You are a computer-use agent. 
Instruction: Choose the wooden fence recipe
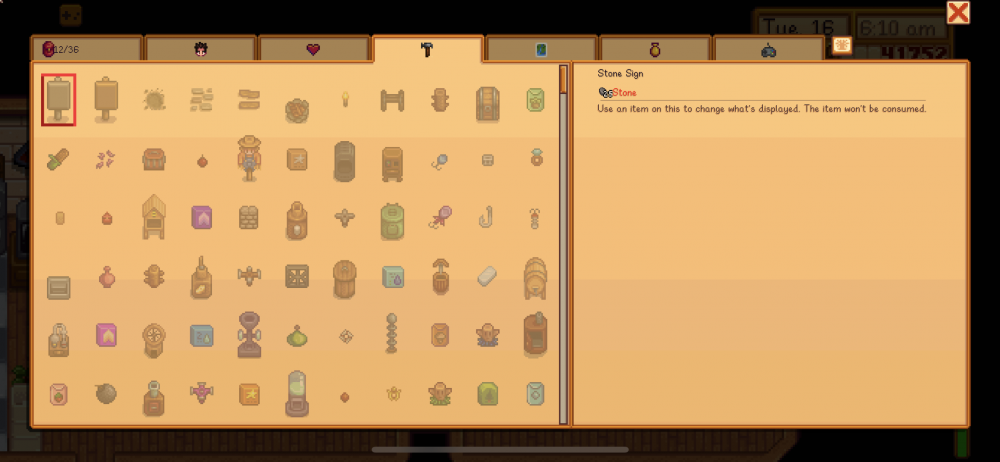click(x=392, y=99)
